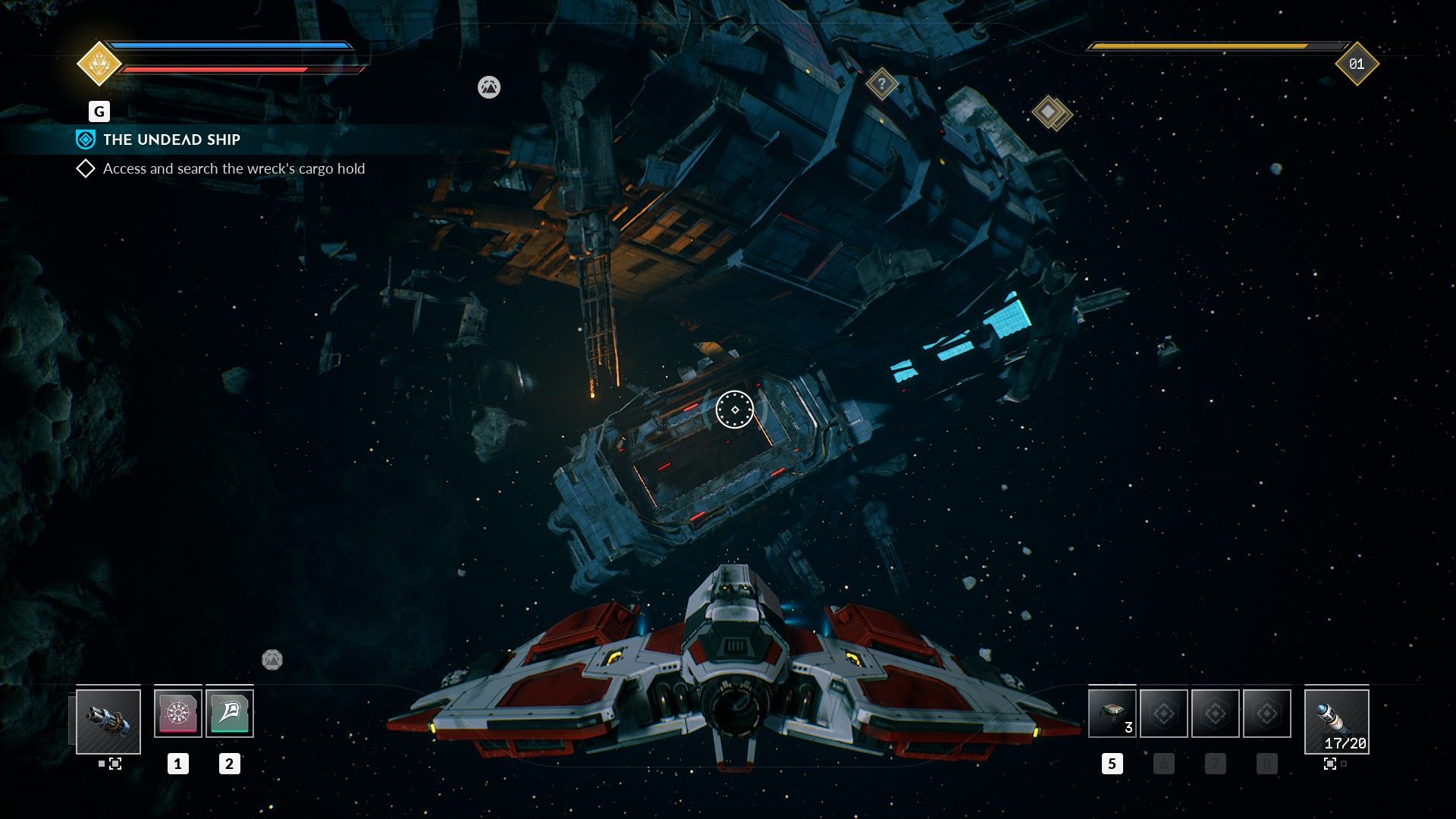Image resolution: width=1456 pixels, height=819 pixels.
Task: Click the layered-diamond marker on the right
Action: 1050,111
